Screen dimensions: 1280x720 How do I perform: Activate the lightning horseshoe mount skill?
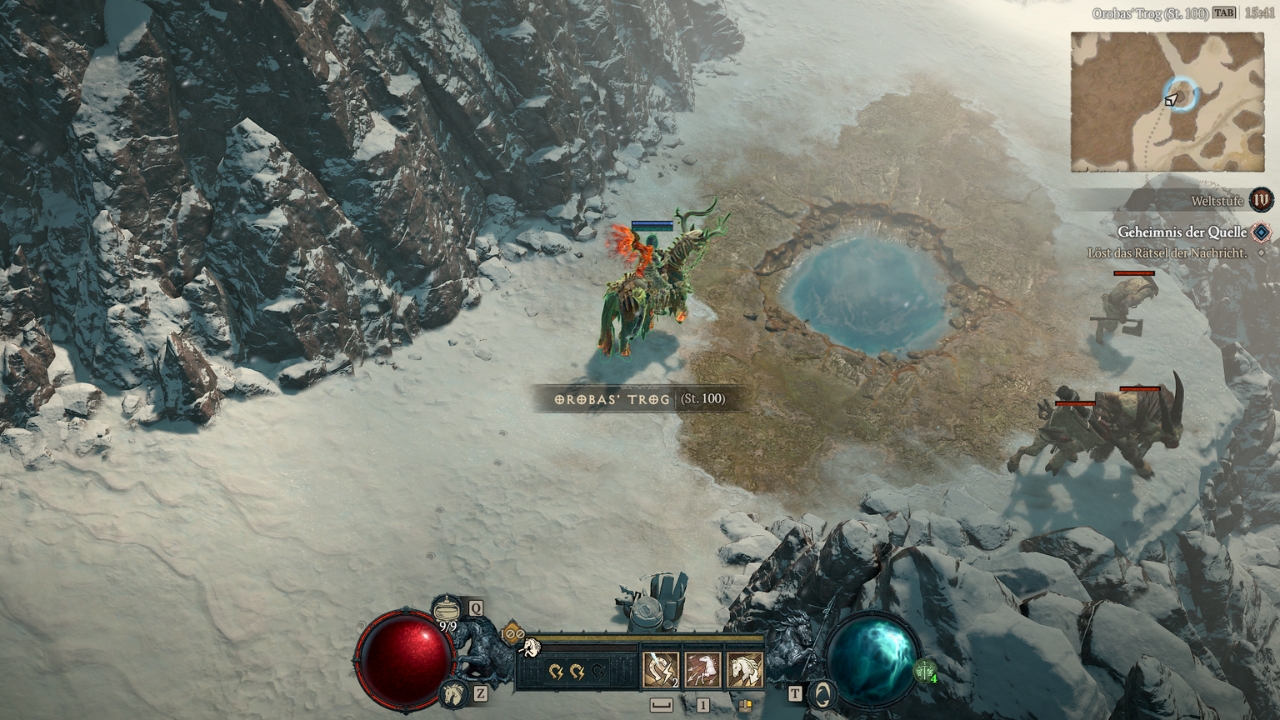tap(660, 670)
